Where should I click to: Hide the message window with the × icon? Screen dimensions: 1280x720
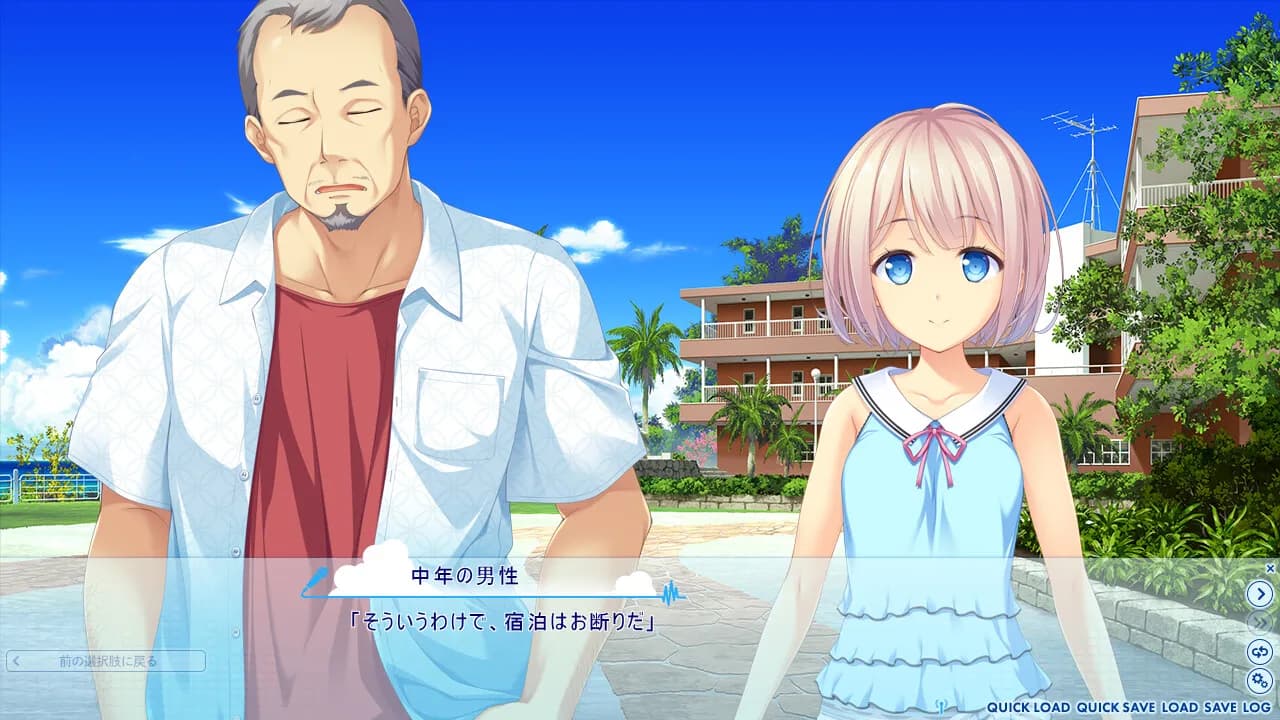coord(1271,570)
